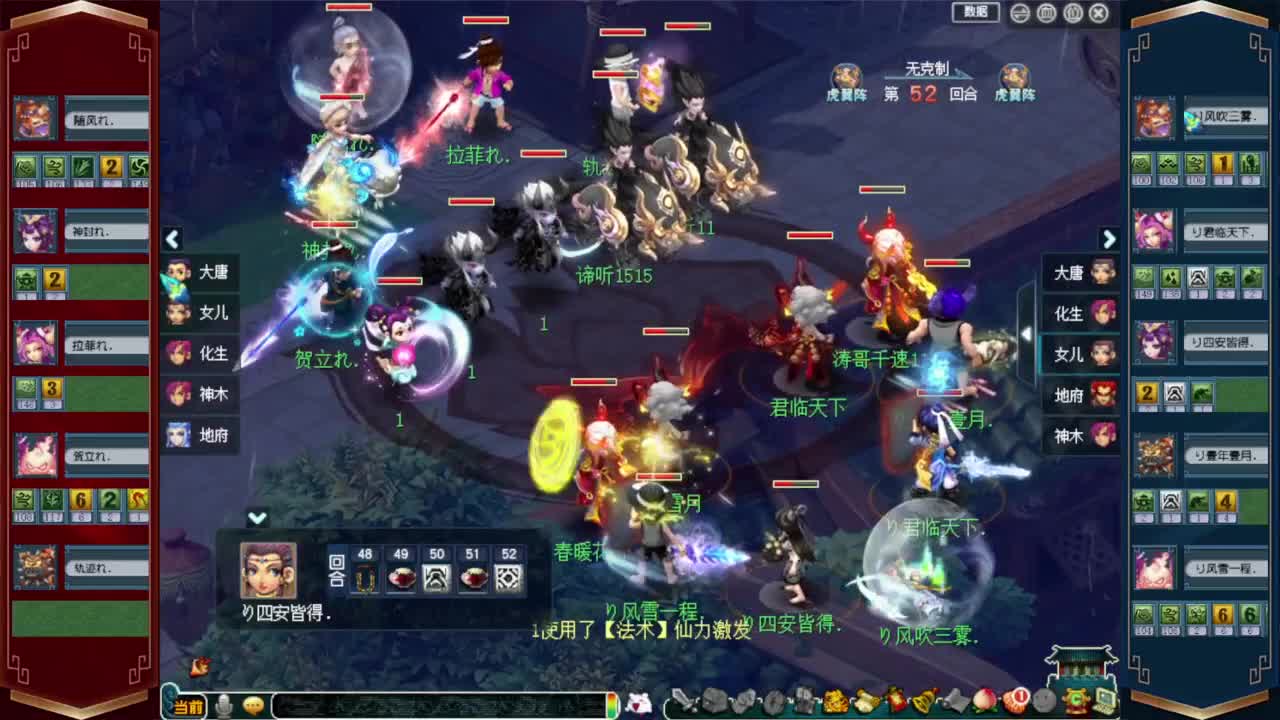Click the sword icon on the bottom toolbar

coord(683,700)
